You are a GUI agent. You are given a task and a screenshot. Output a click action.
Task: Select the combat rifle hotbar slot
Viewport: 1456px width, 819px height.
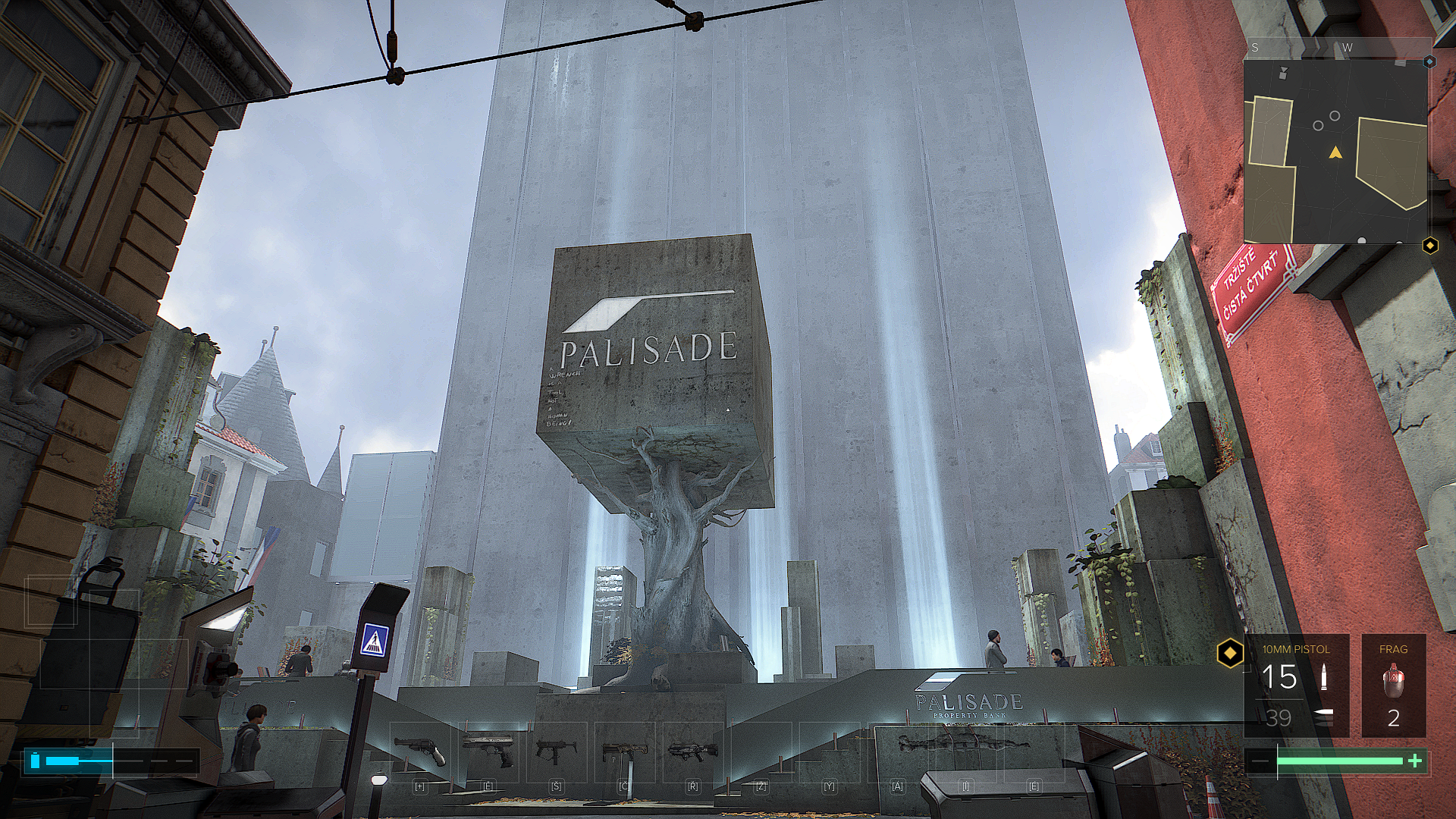pos(624,752)
